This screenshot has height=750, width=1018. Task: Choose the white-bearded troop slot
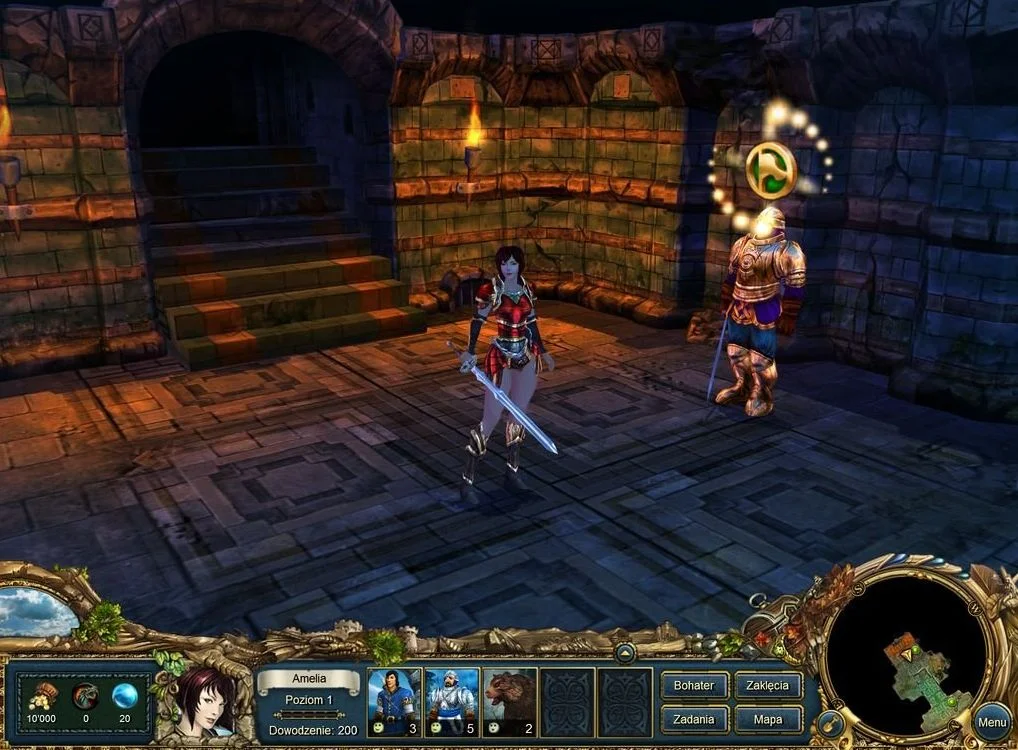pos(452,702)
